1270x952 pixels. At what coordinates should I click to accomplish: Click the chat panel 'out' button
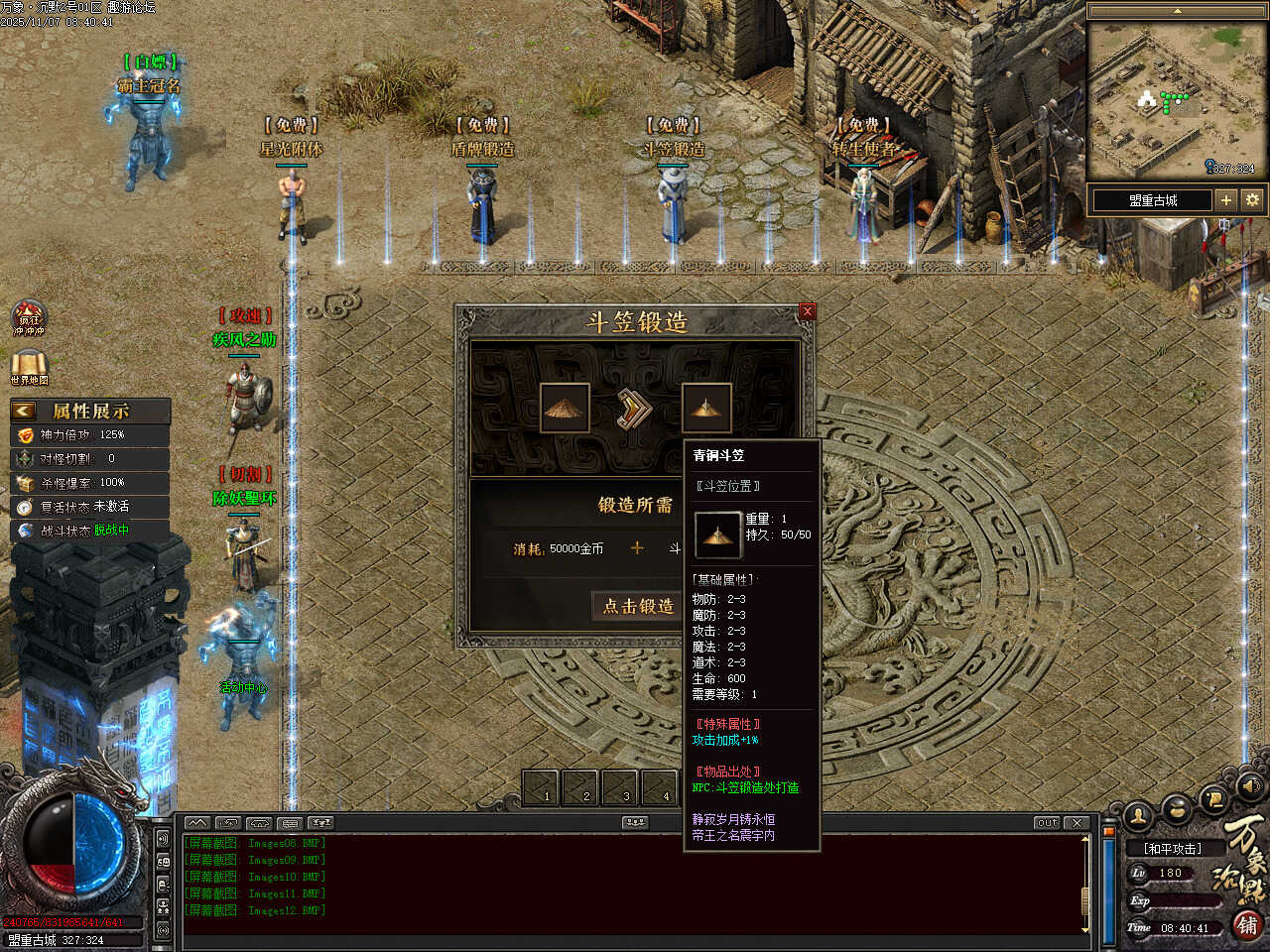coord(1047,823)
